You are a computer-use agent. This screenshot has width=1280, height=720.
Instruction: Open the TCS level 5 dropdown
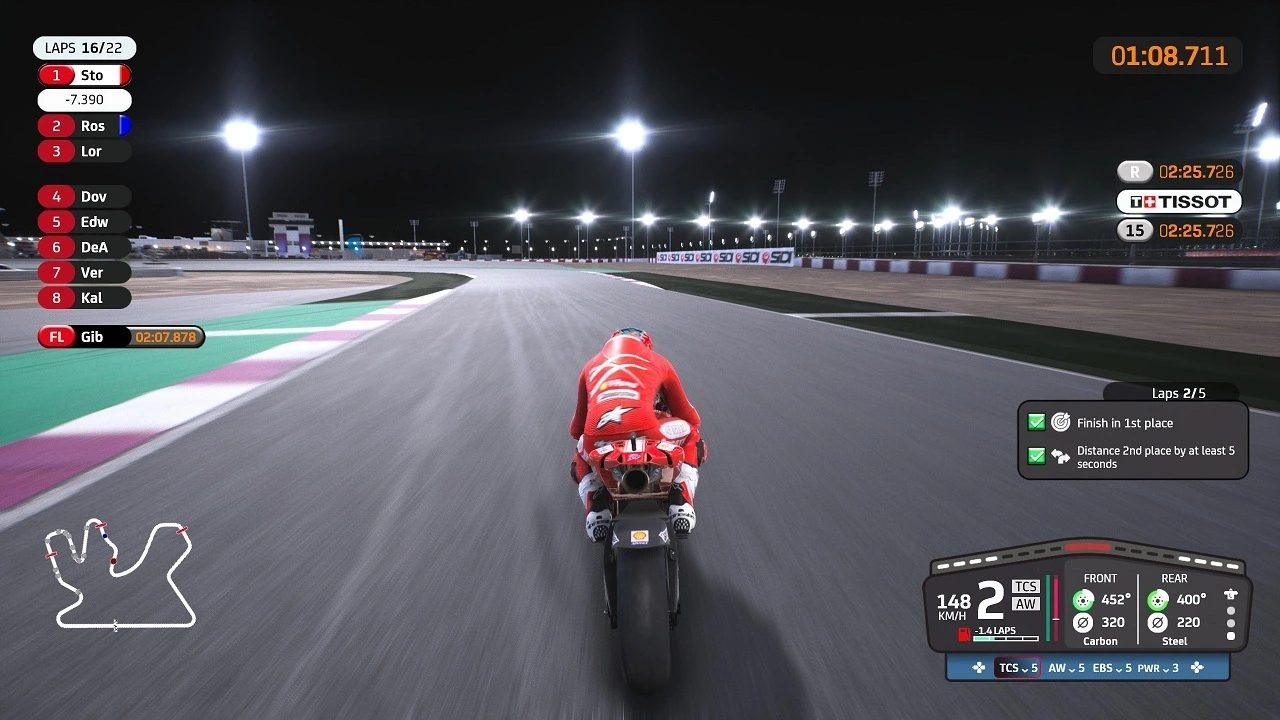1016,668
